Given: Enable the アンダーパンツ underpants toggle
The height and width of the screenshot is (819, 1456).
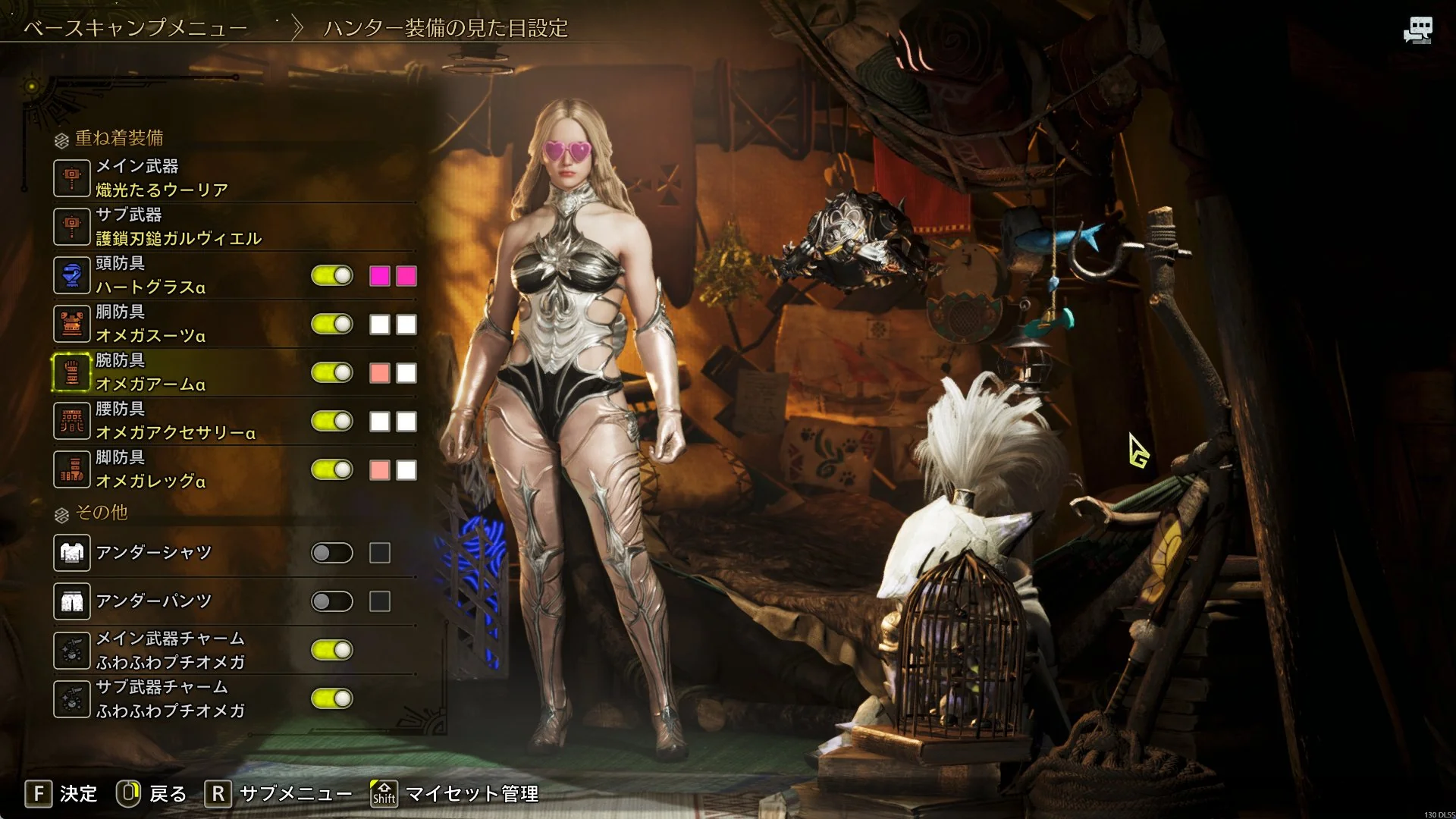Looking at the screenshot, I should point(332,601).
